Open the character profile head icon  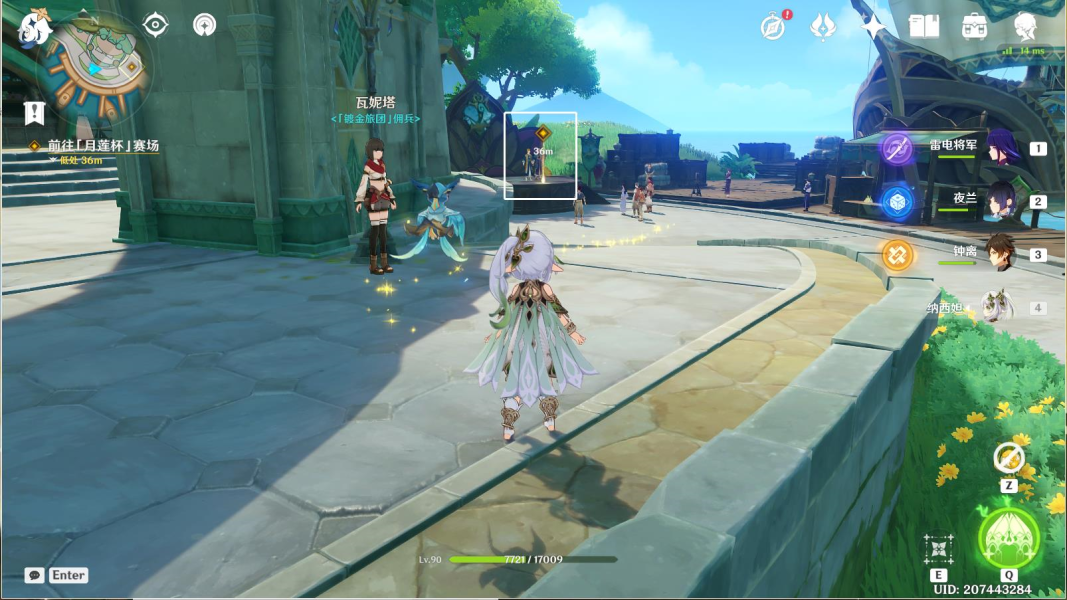tap(1025, 26)
